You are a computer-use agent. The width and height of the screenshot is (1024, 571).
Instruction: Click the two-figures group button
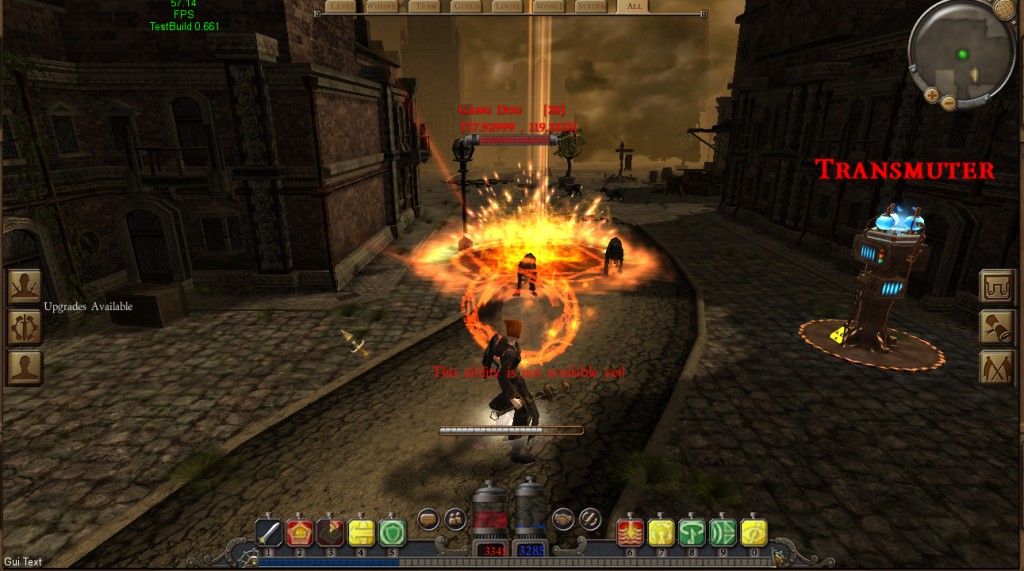click(x=455, y=518)
